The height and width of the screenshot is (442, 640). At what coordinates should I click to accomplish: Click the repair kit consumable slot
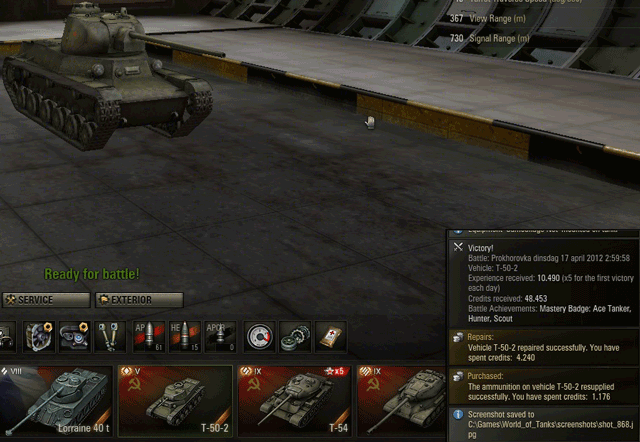tap(295, 337)
